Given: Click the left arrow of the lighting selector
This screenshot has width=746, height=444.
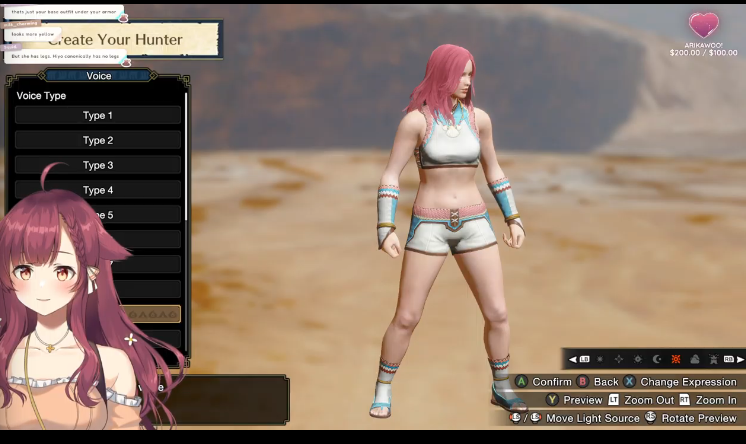Looking at the screenshot, I should pos(572,359).
